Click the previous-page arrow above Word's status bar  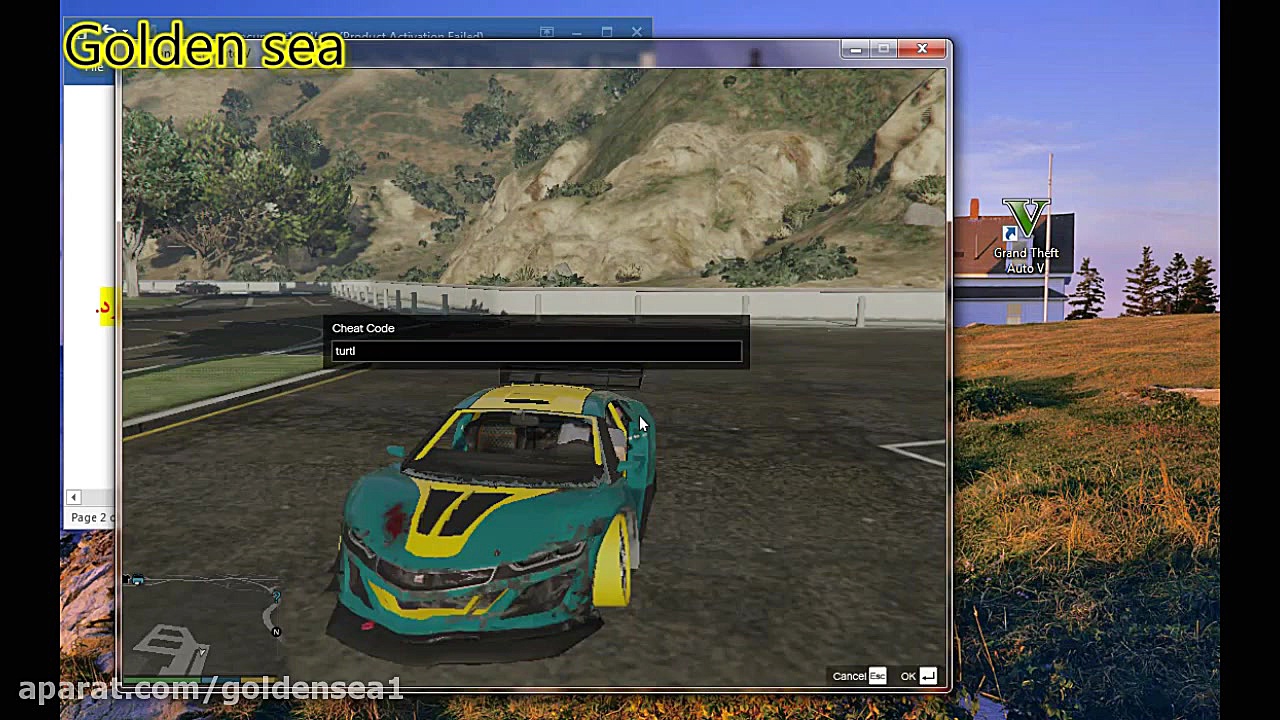[x=73, y=497]
